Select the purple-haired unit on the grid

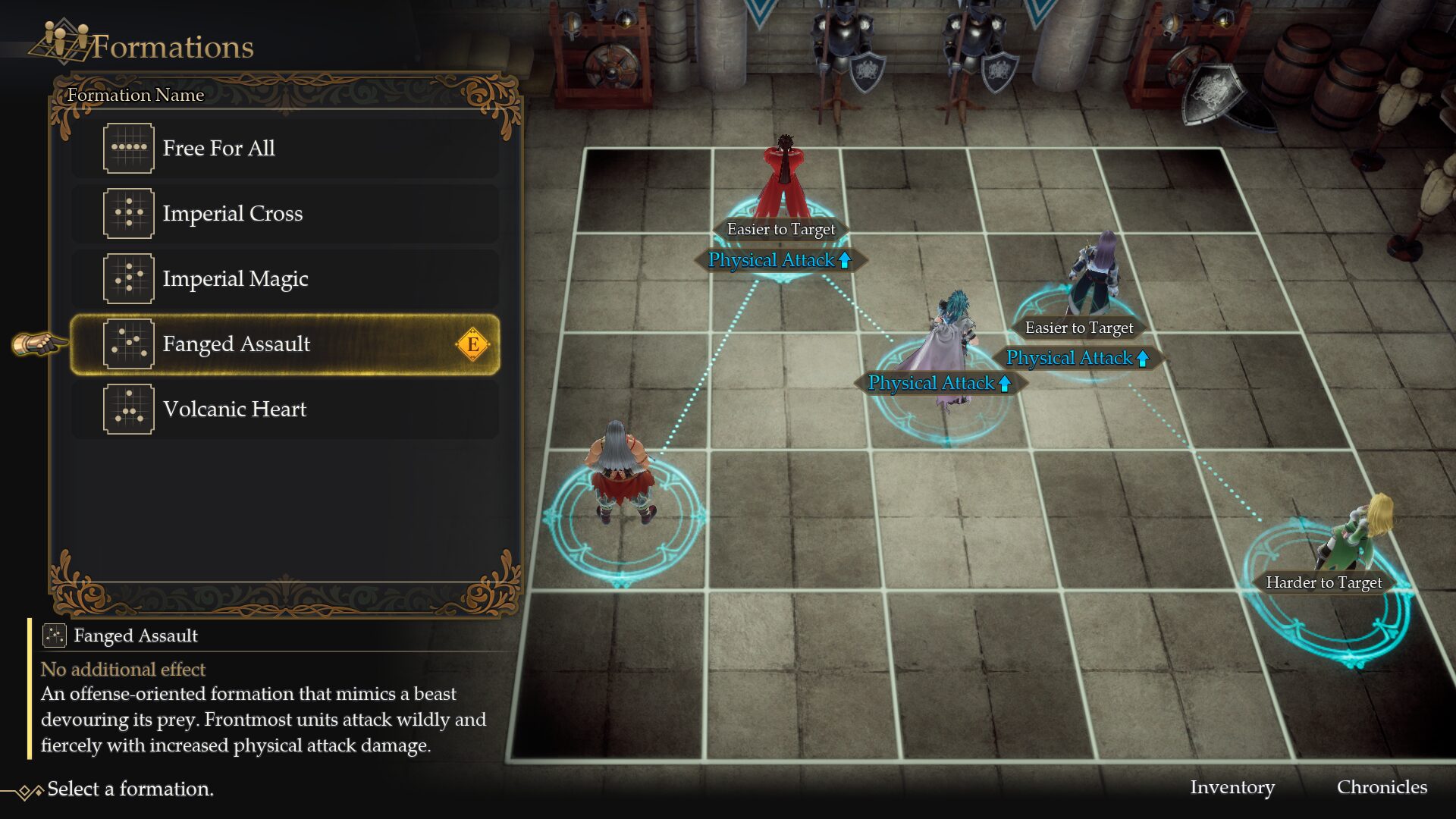[1094, 275]
